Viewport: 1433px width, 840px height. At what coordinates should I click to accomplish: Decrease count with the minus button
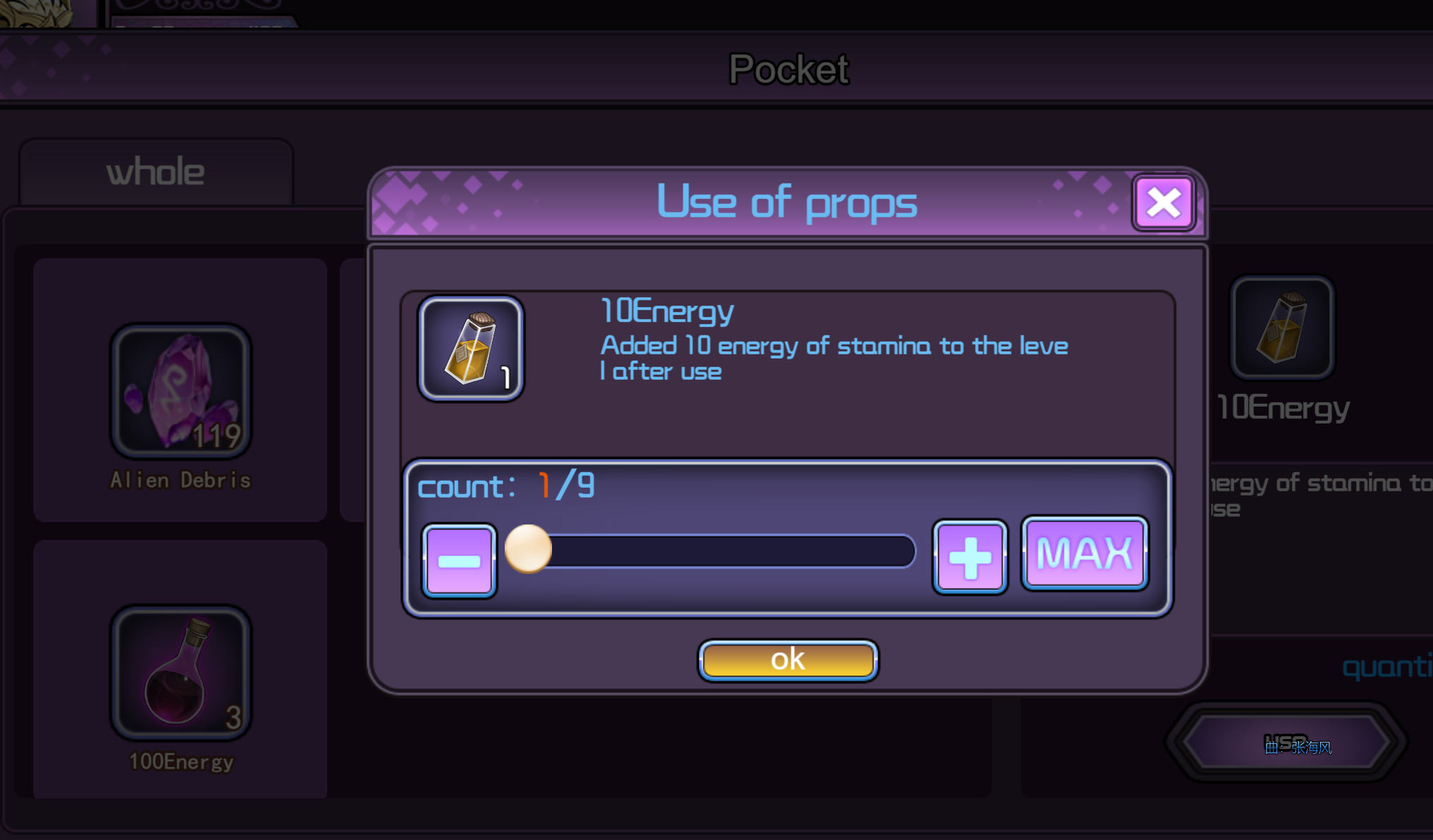pos(460,560)
